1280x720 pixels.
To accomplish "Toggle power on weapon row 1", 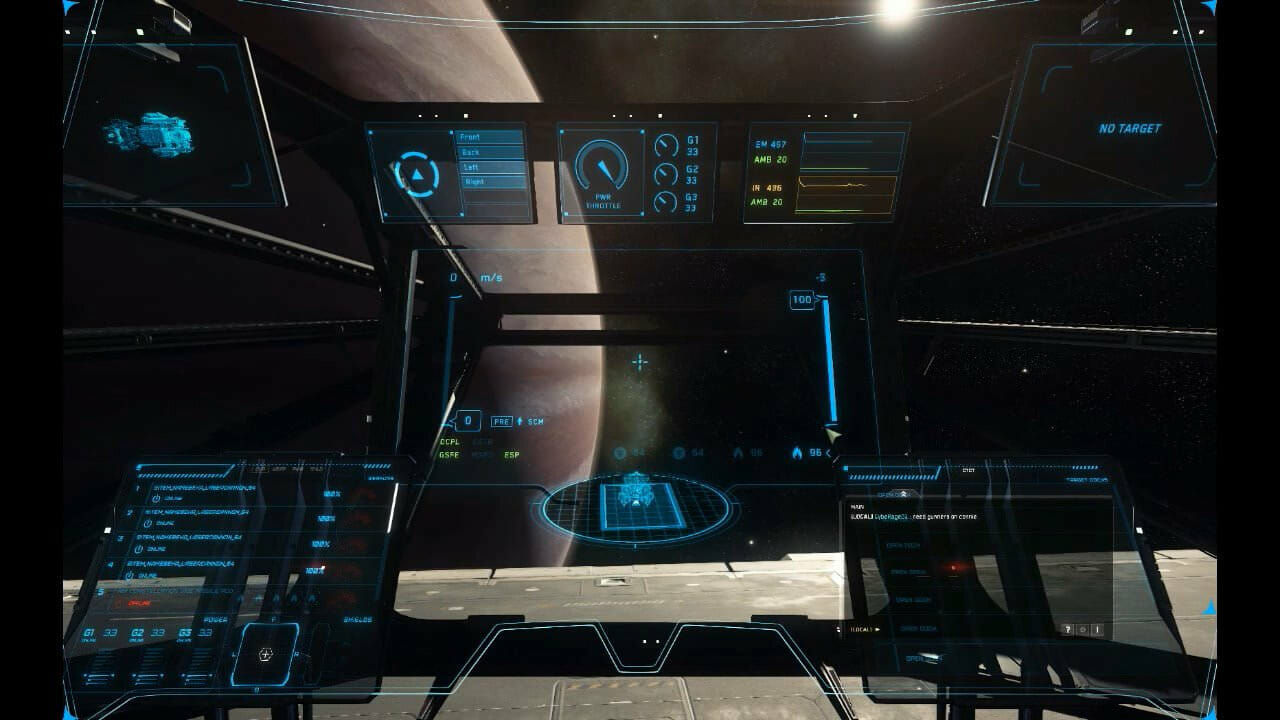I will point(157,498).
